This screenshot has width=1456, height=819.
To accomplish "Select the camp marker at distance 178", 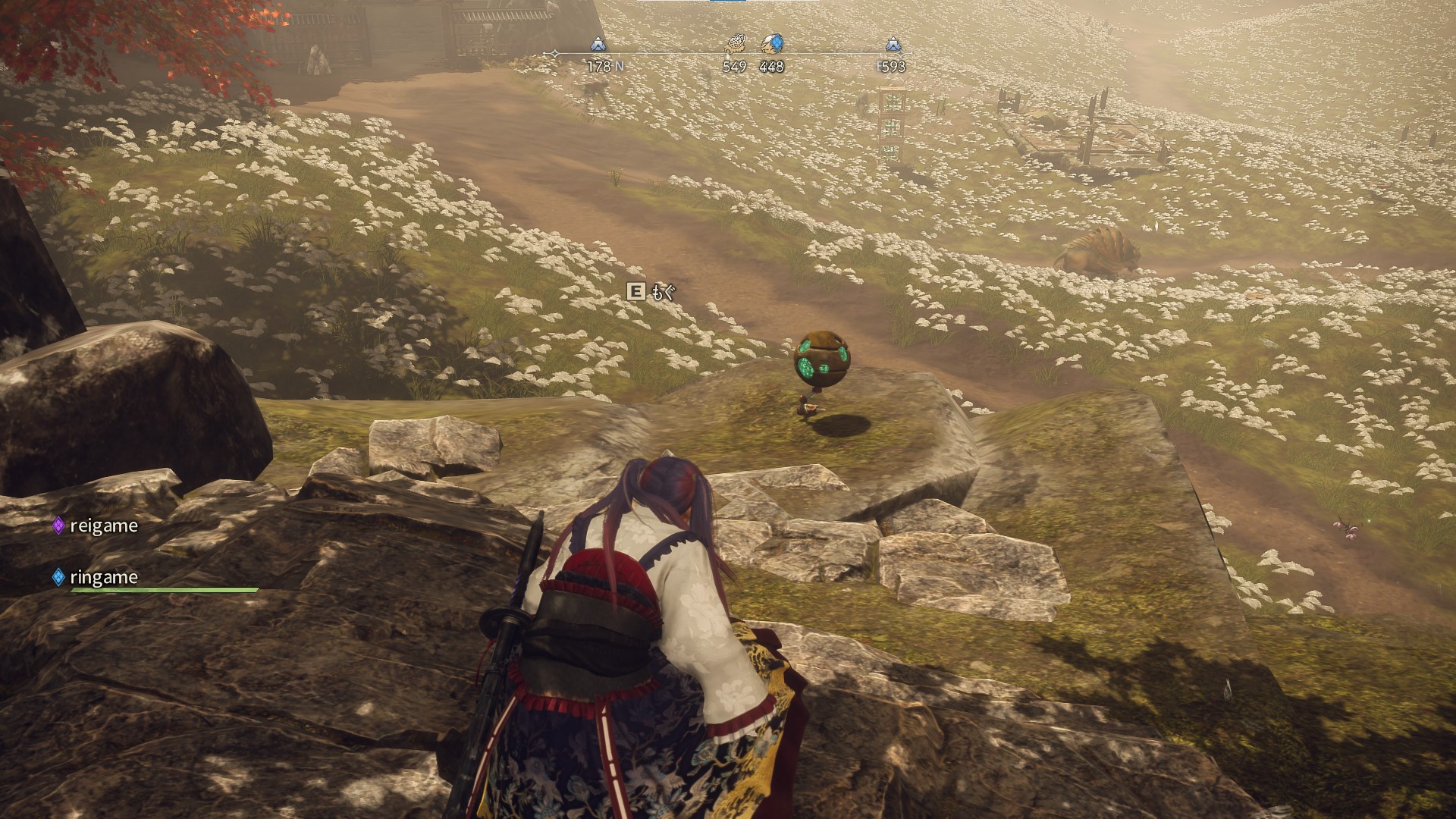I will tap(598, 44).
